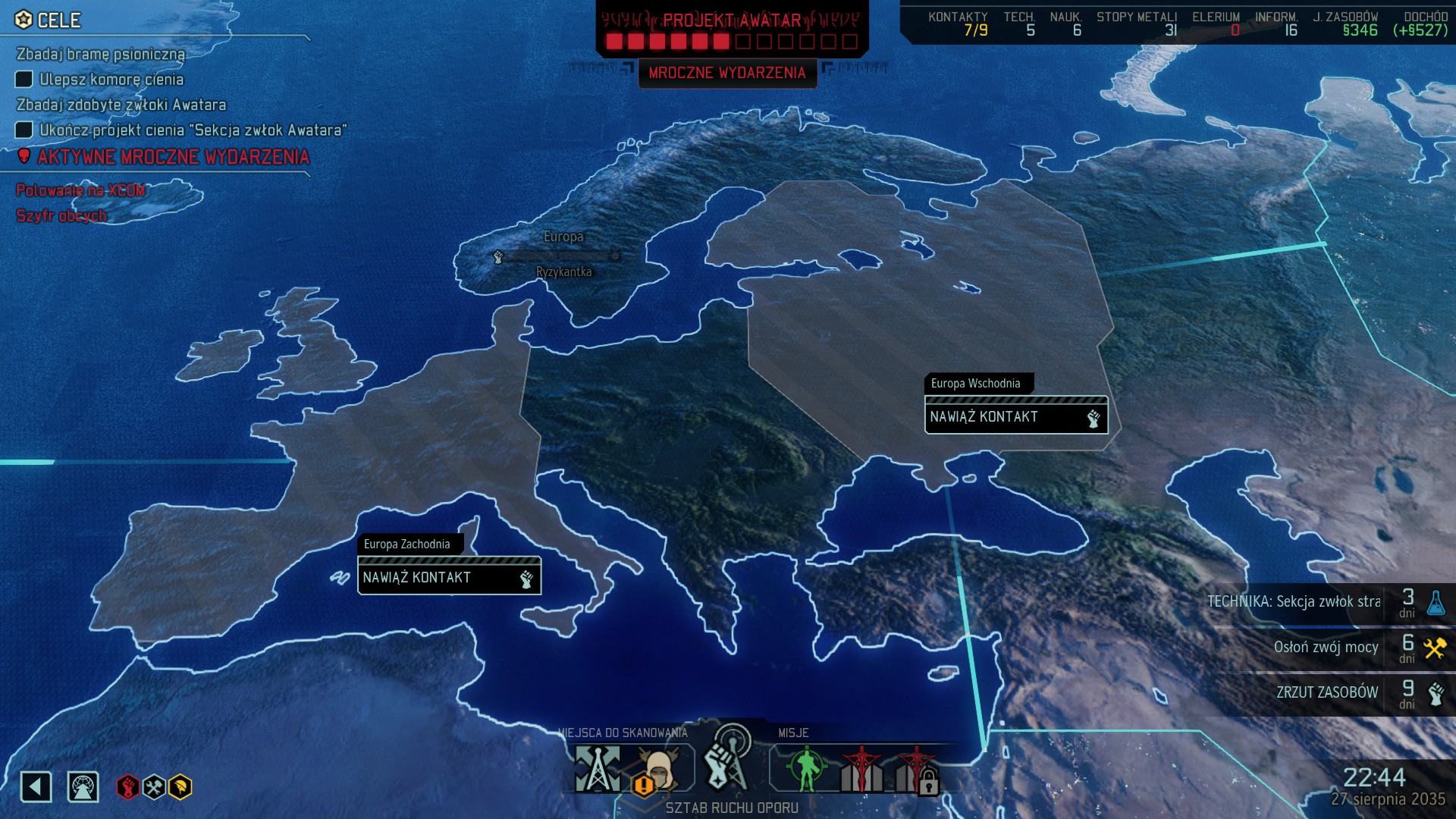Image resolution: width=1456 pixels, height=819 pixels.
Task: Select the Szyfr obcych dark event
Action: point(61,216)
